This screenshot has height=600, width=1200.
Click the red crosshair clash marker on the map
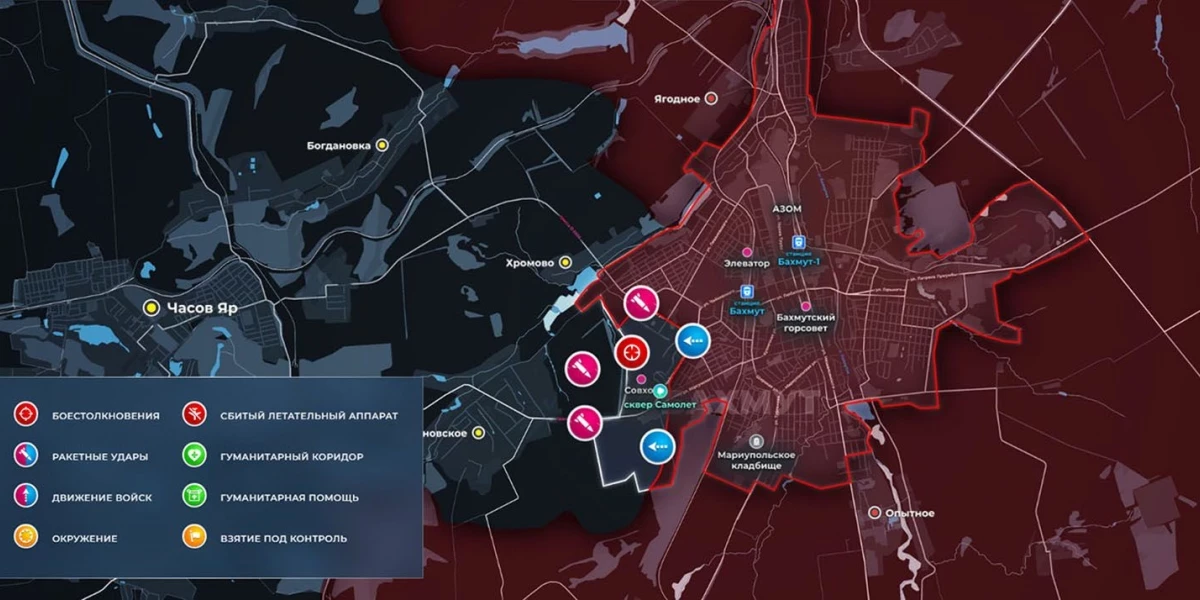632,351
